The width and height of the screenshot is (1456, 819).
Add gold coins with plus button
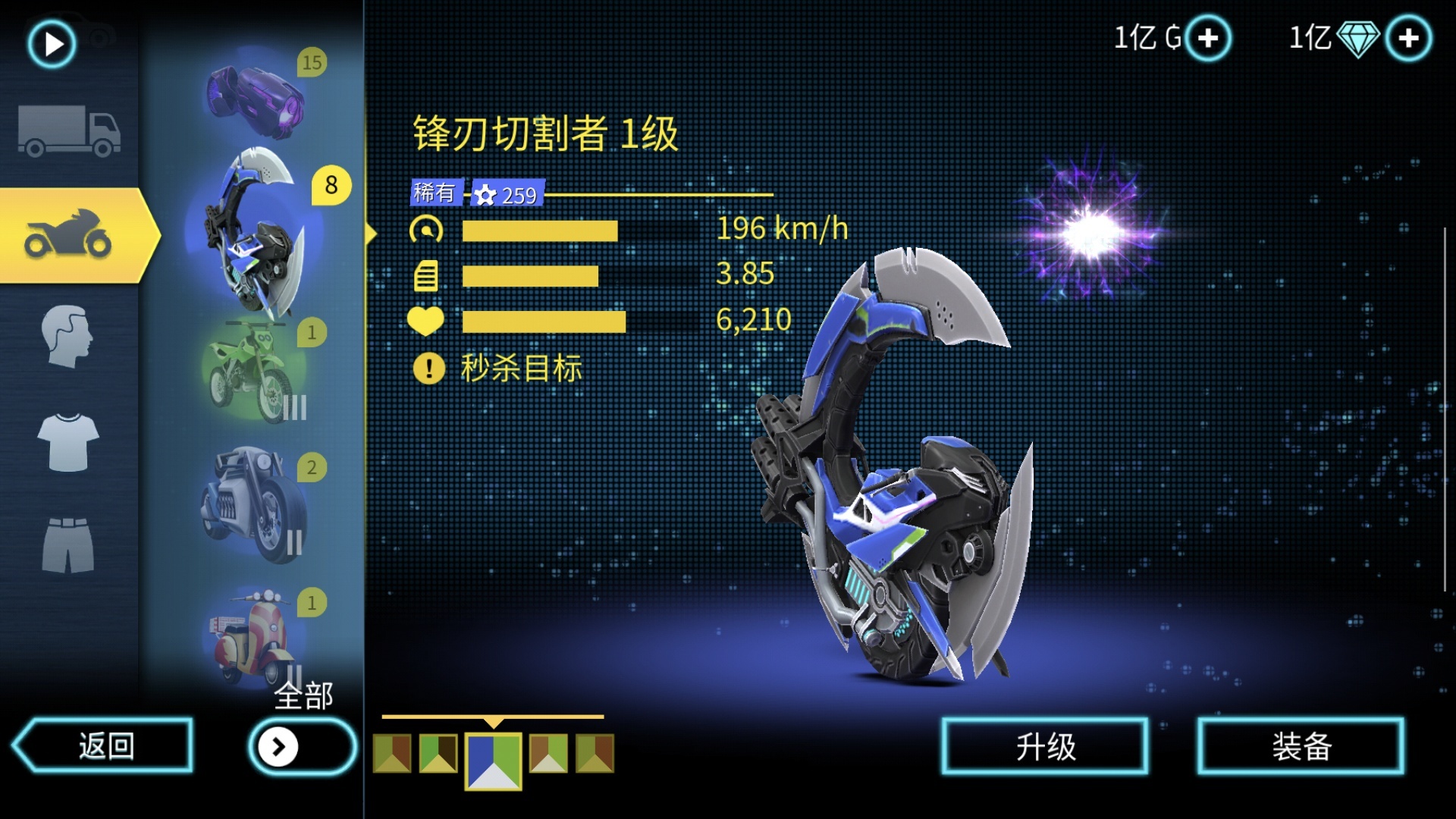(1208, 38)
